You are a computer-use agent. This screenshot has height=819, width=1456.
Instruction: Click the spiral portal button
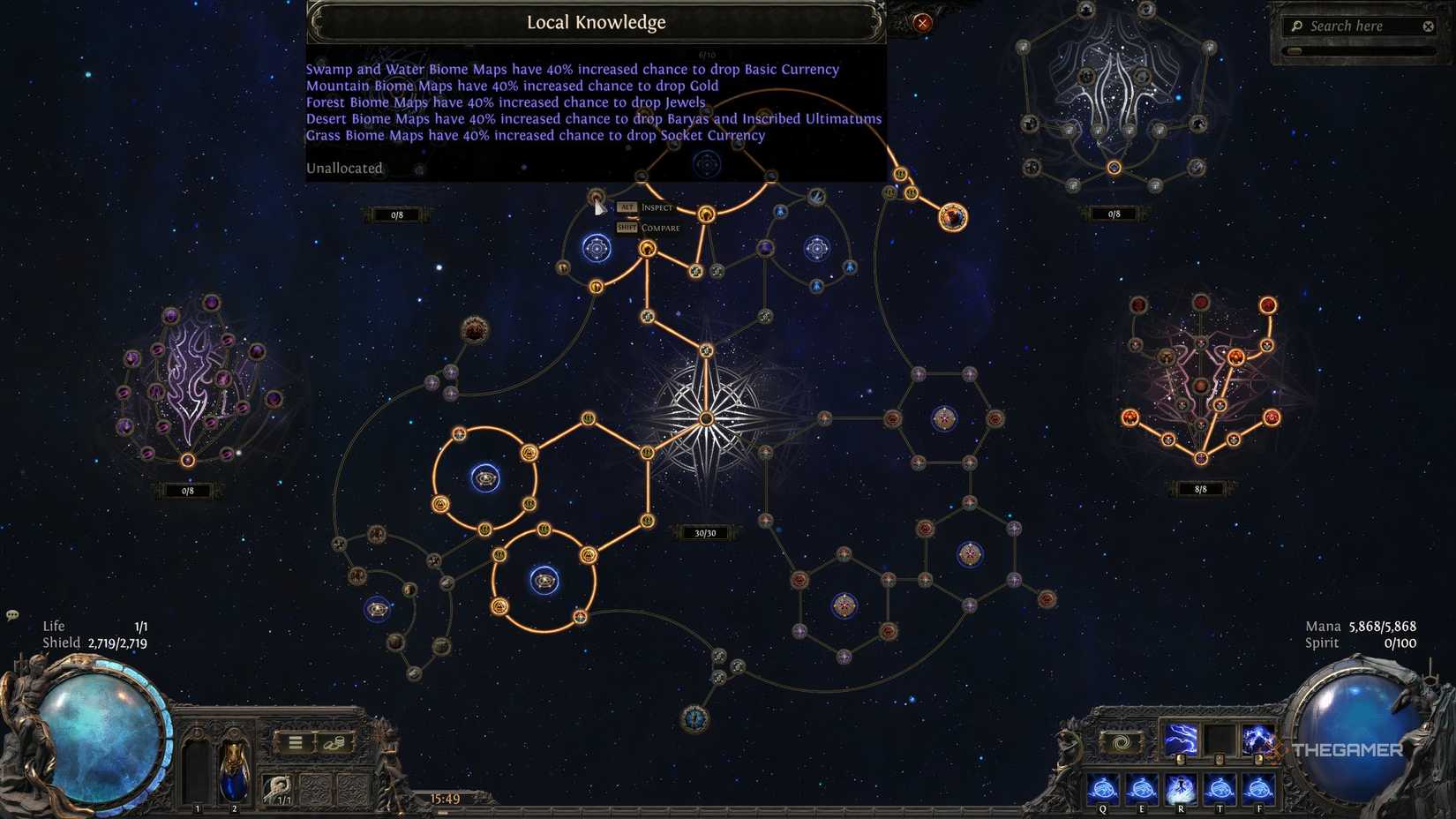point(1122,742)
